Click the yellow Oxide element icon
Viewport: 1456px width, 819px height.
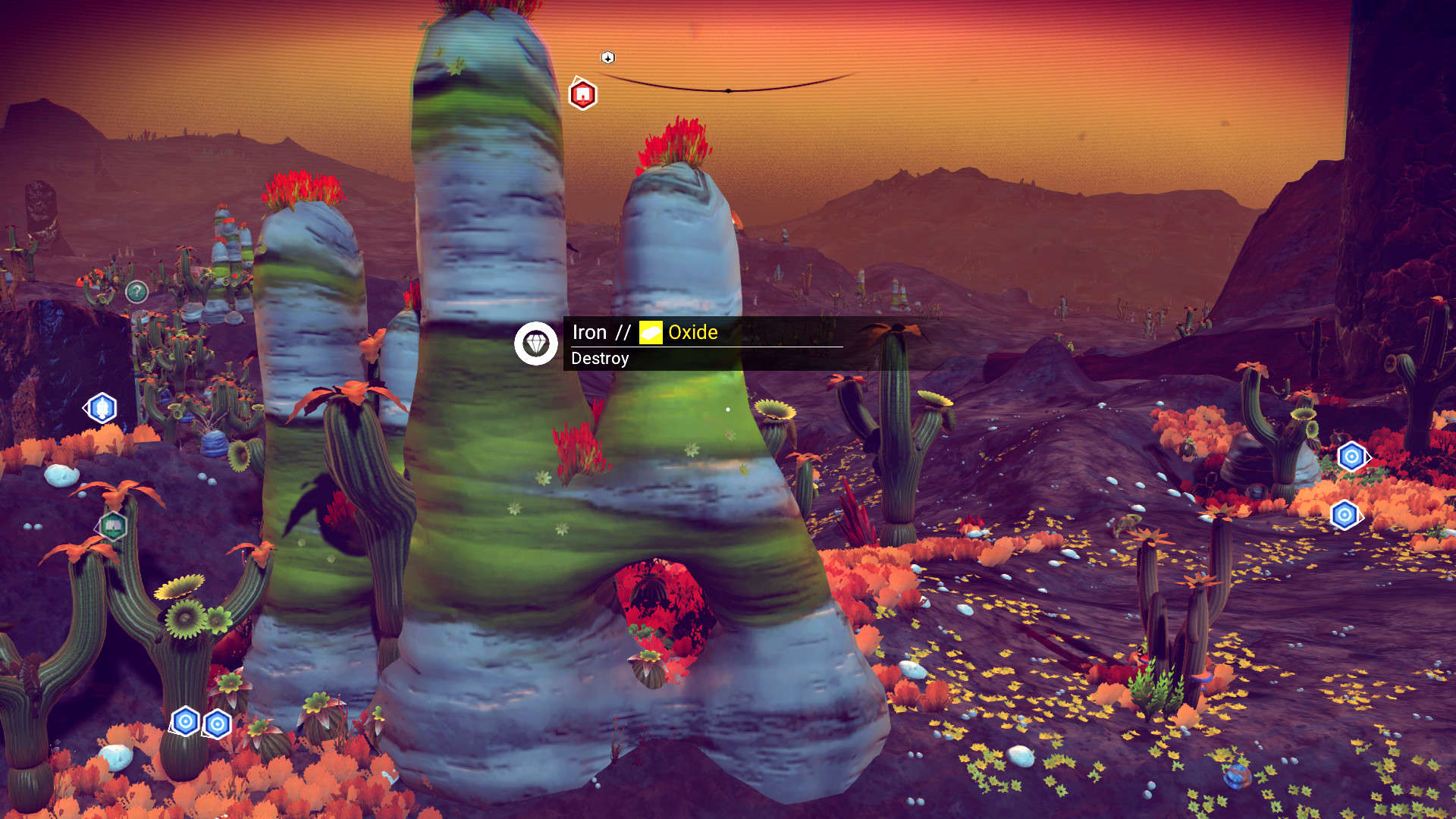(x=651, y=332)
